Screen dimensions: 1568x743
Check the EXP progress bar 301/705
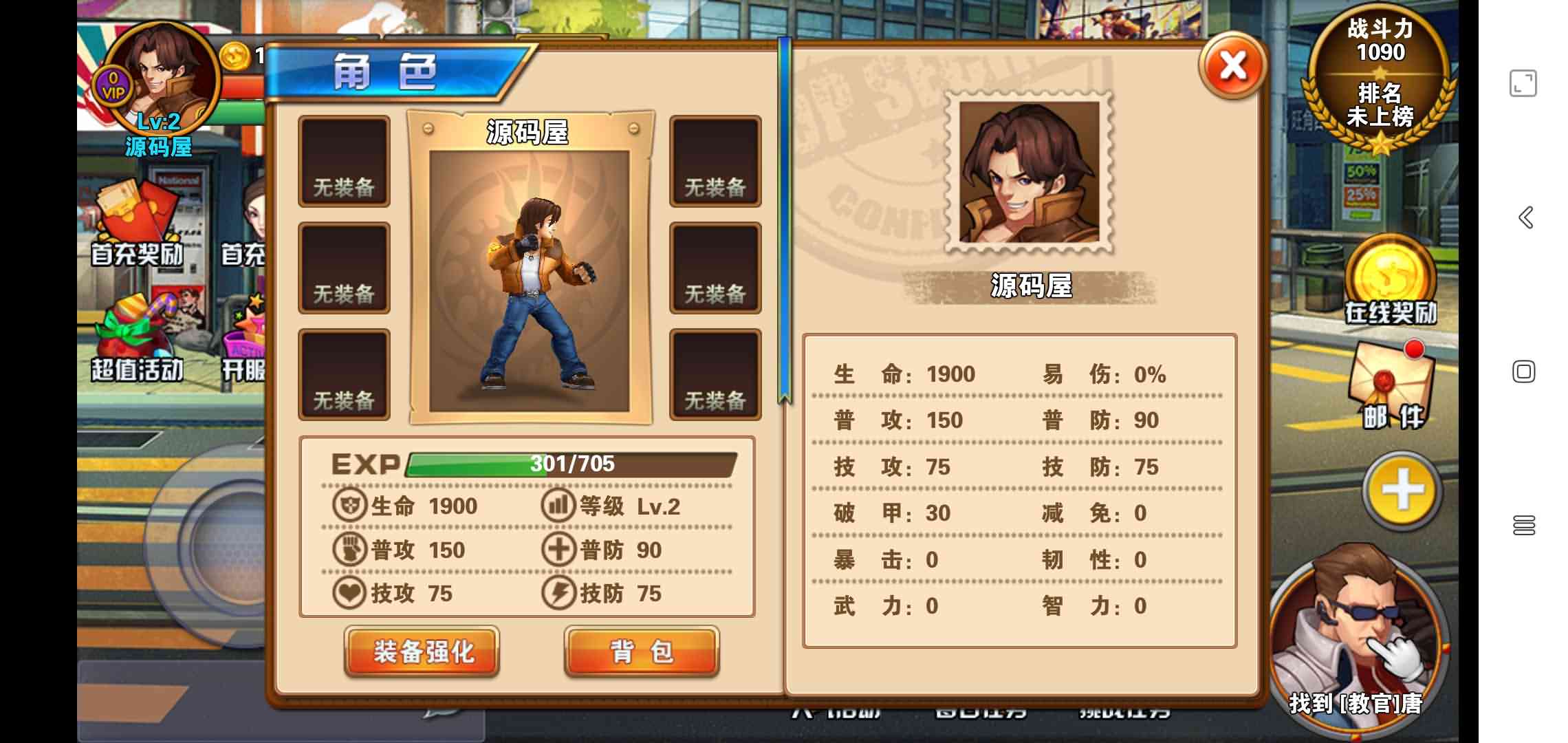point(571,464)
